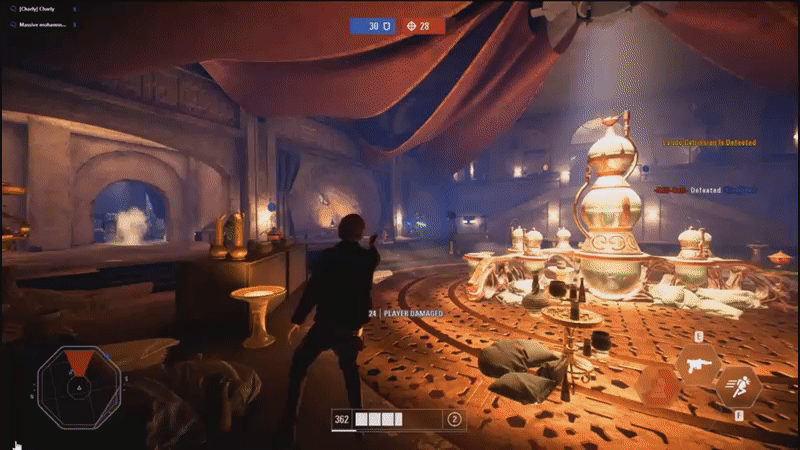
Task: Activate the blaster pistol ability
Action: [x=698, y=364]
